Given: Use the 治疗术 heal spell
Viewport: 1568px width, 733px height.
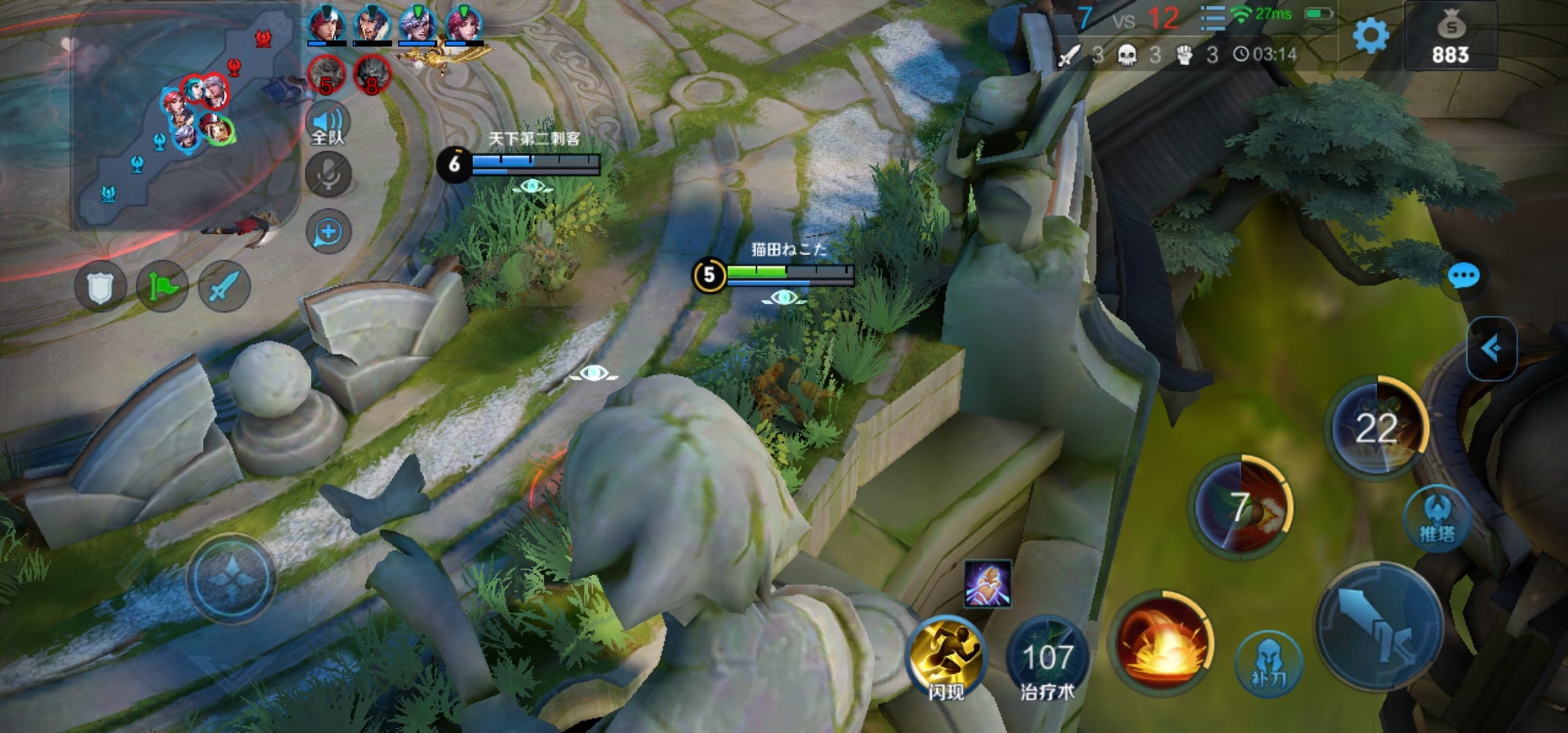Looking at the screenshot, I should tap(1047, 658).
